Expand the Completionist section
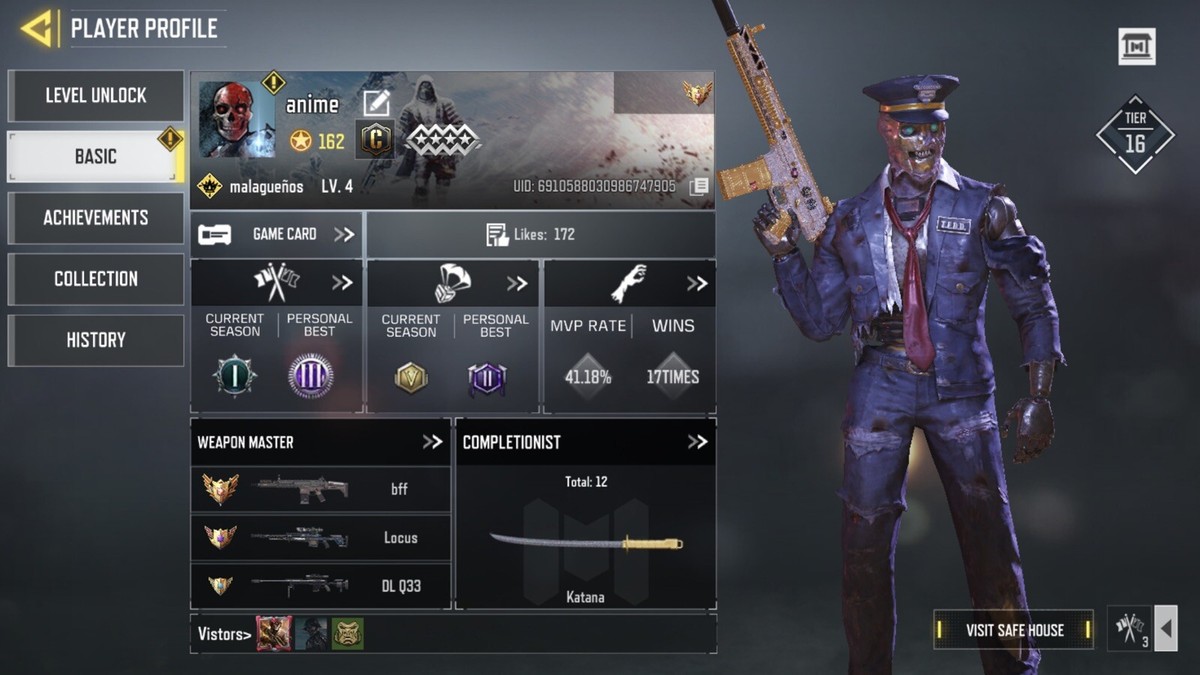Viewport: 1200px width, 675px height. (x=697, y=442)
